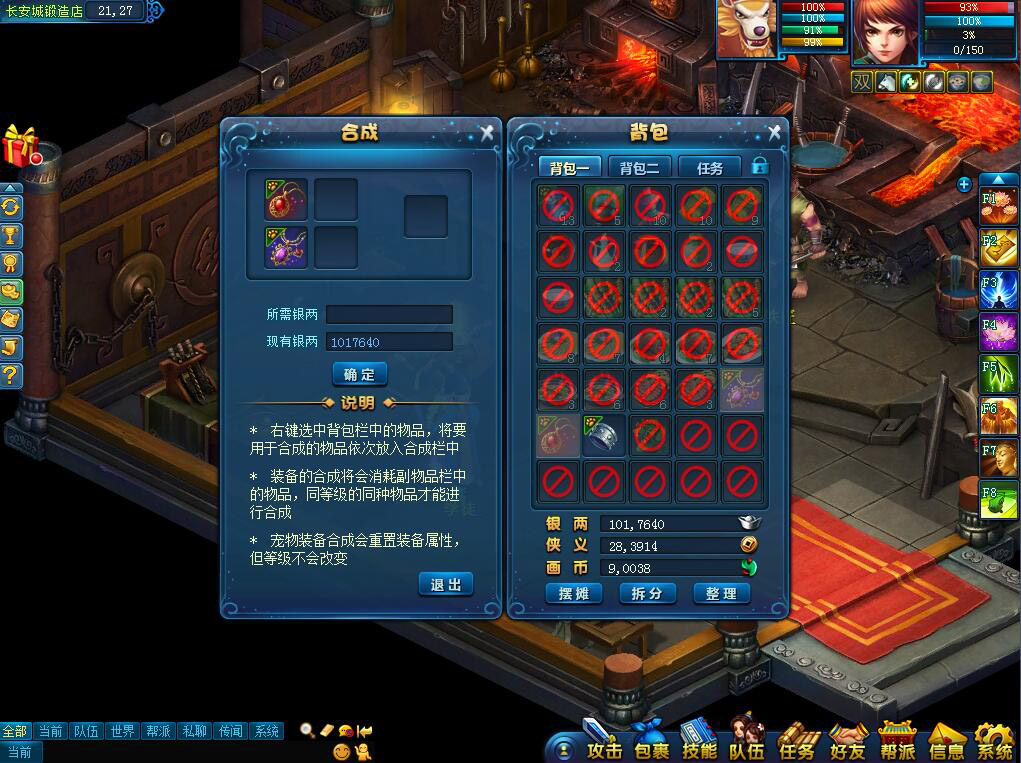Confirm synthesis with the 确定 button
1021x763 pixels.
click(x=359, y=374)
